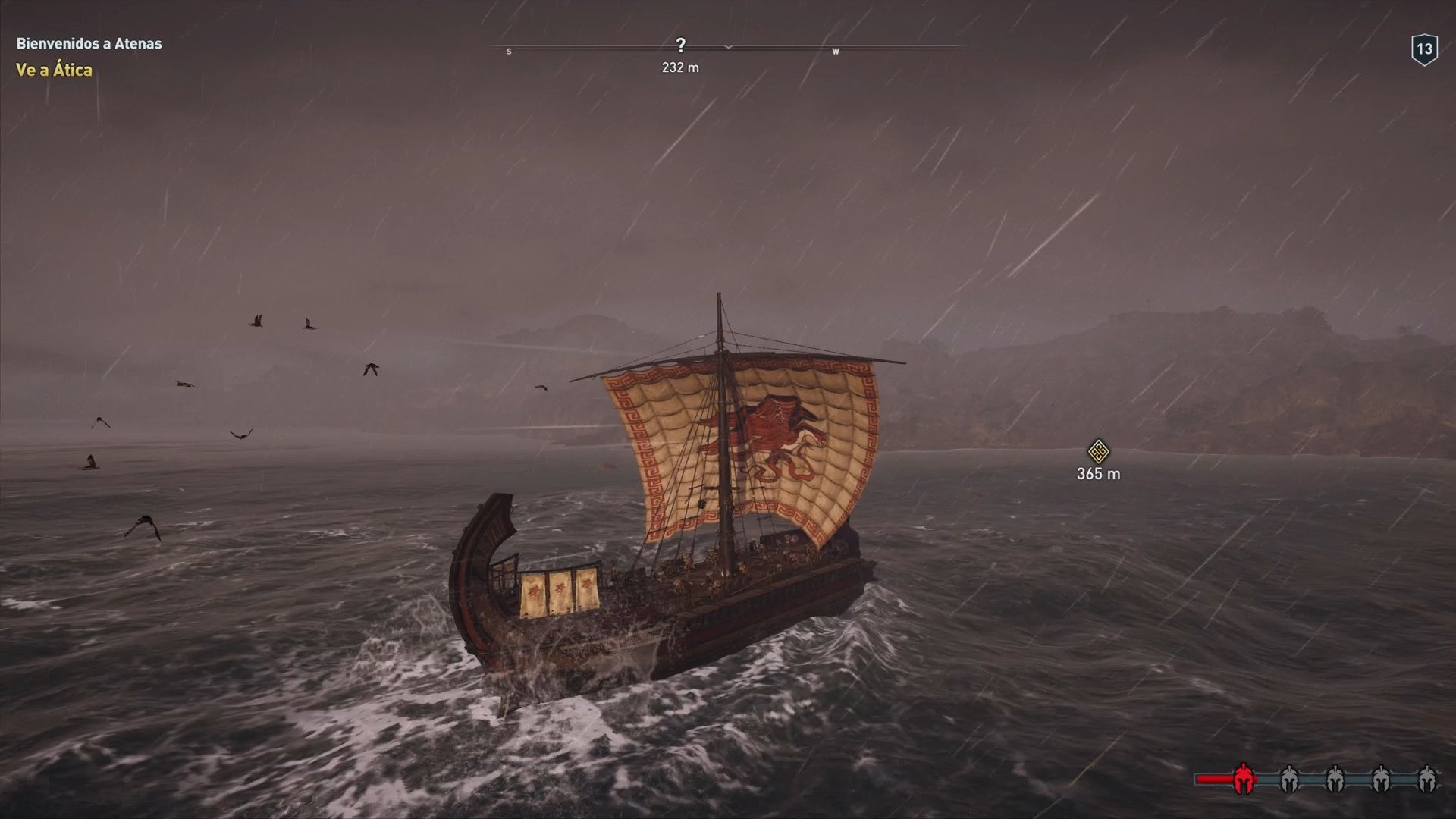Select the 232 m distance label
1456x819 pixels.
(680, 67)
